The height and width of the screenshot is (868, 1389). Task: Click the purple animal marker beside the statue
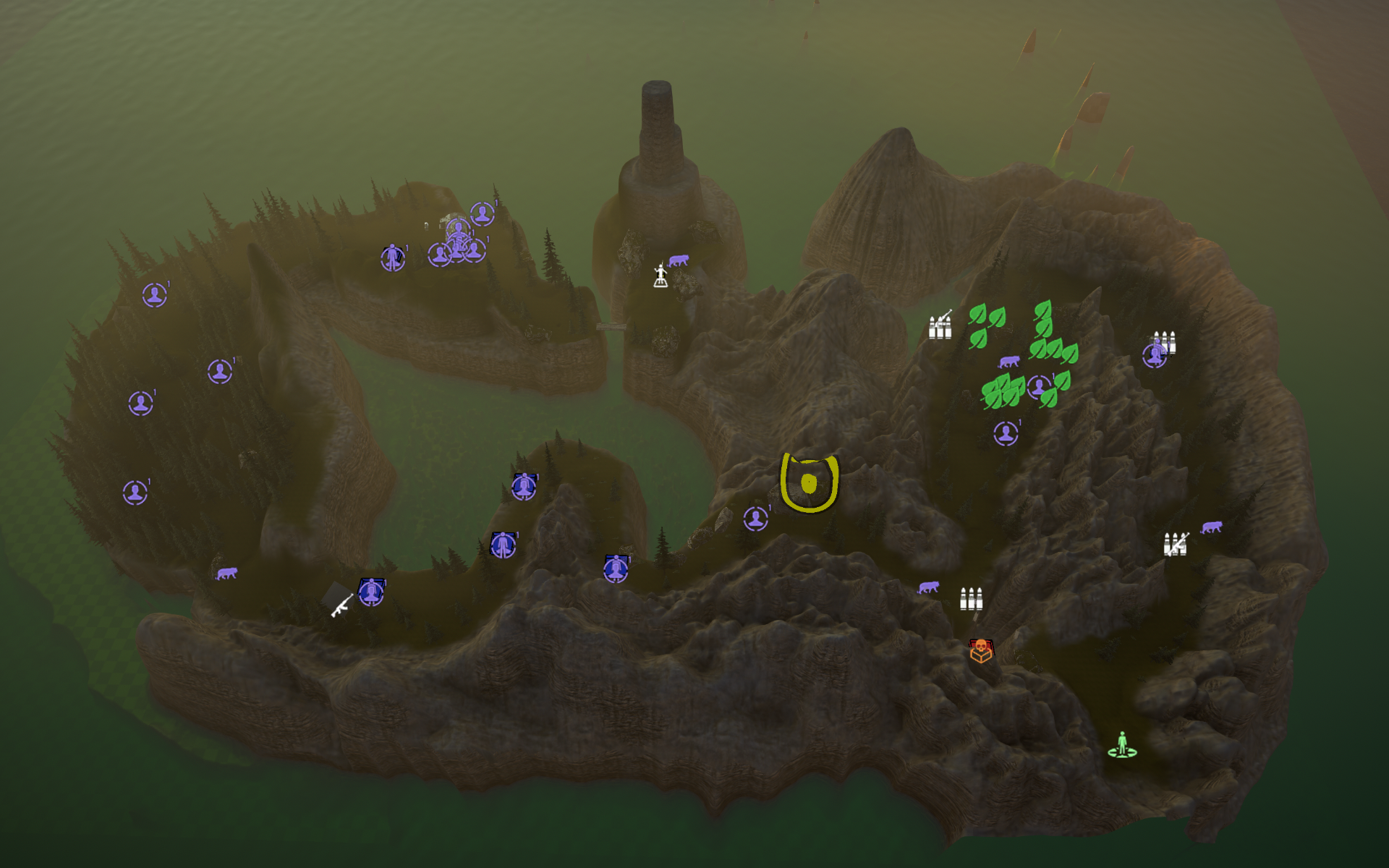click(x=678, y=260)
